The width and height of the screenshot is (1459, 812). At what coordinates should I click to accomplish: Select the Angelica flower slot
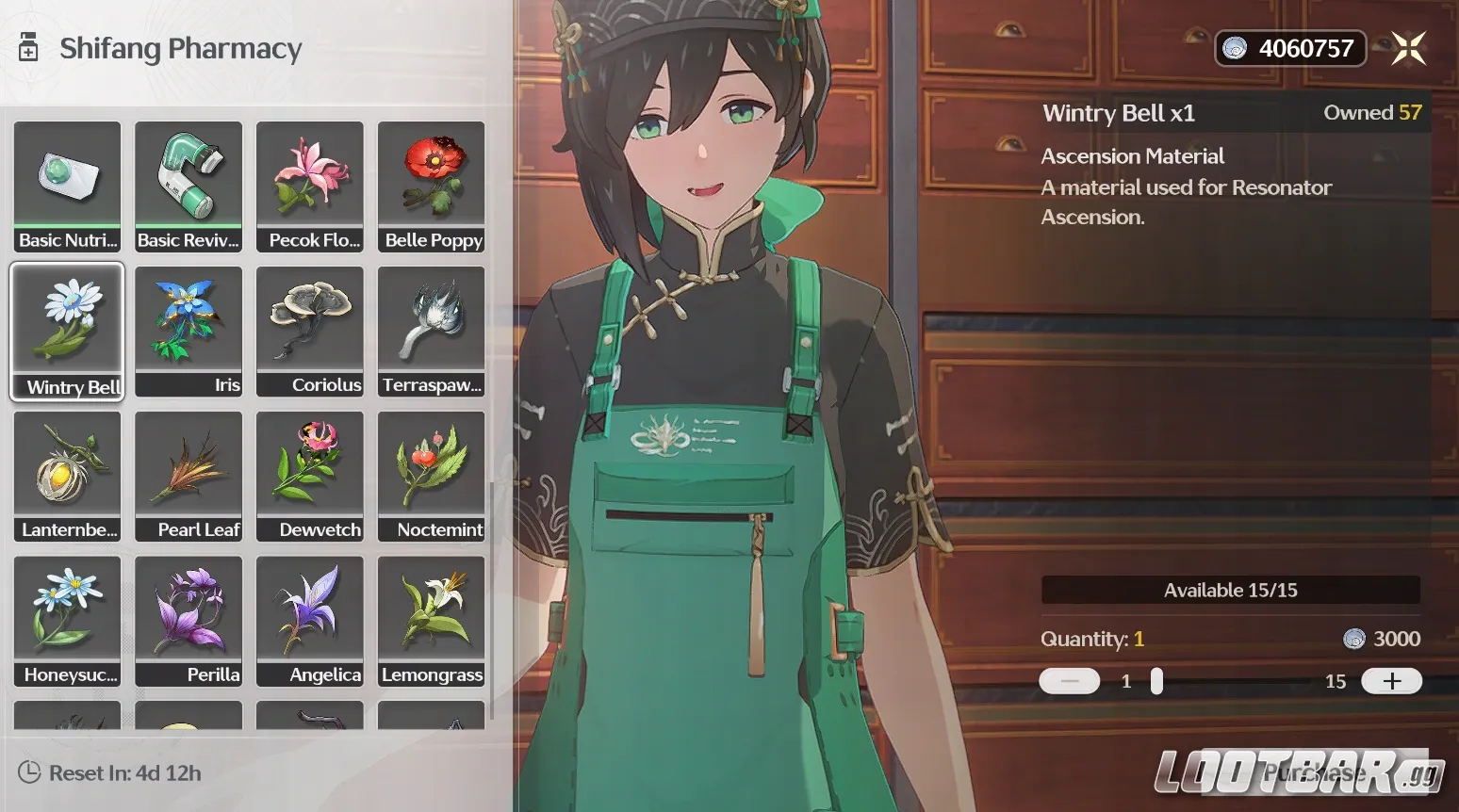tap(310, 621)
